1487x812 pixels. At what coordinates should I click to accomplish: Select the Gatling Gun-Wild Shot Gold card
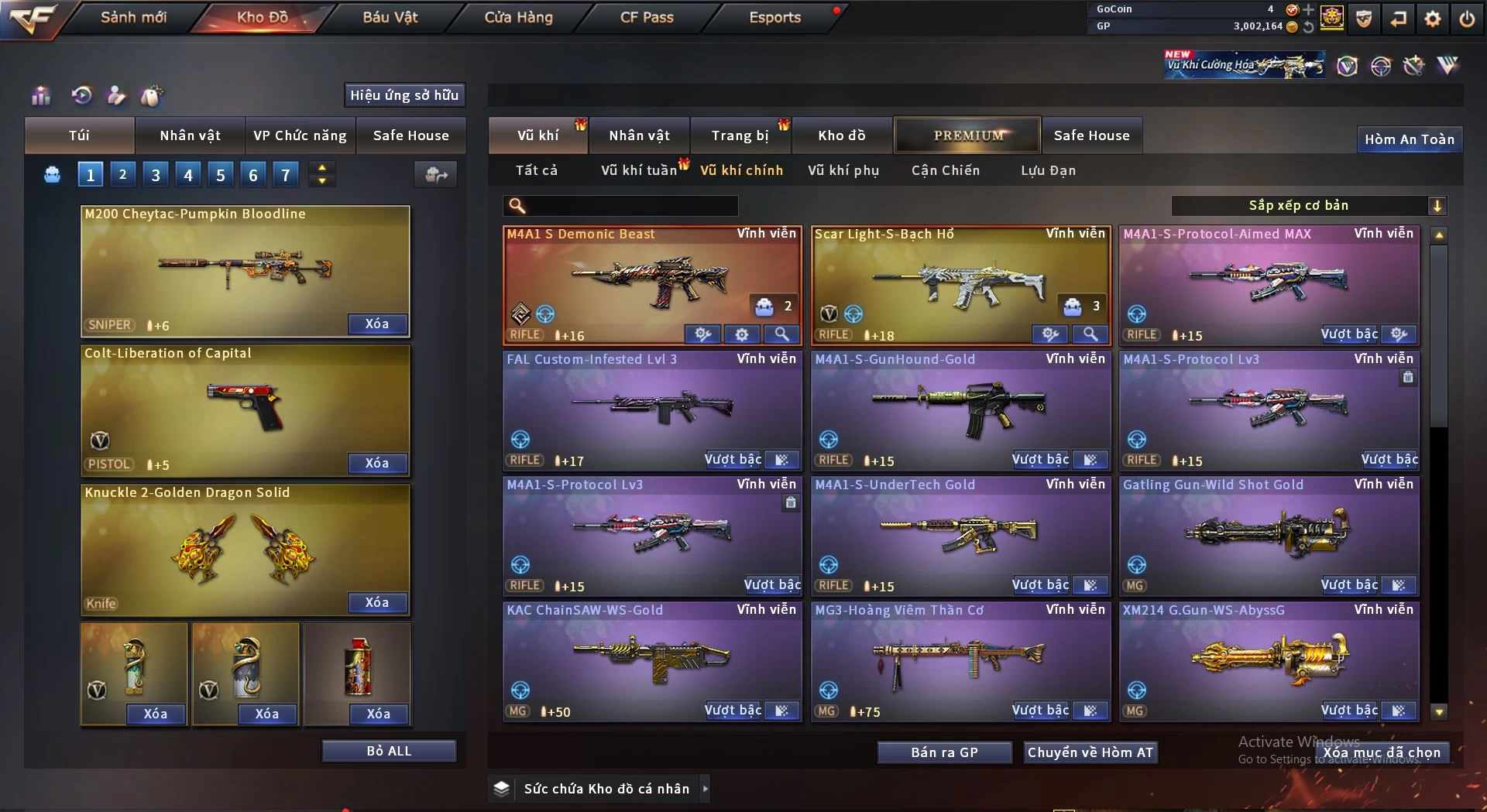1269,530
